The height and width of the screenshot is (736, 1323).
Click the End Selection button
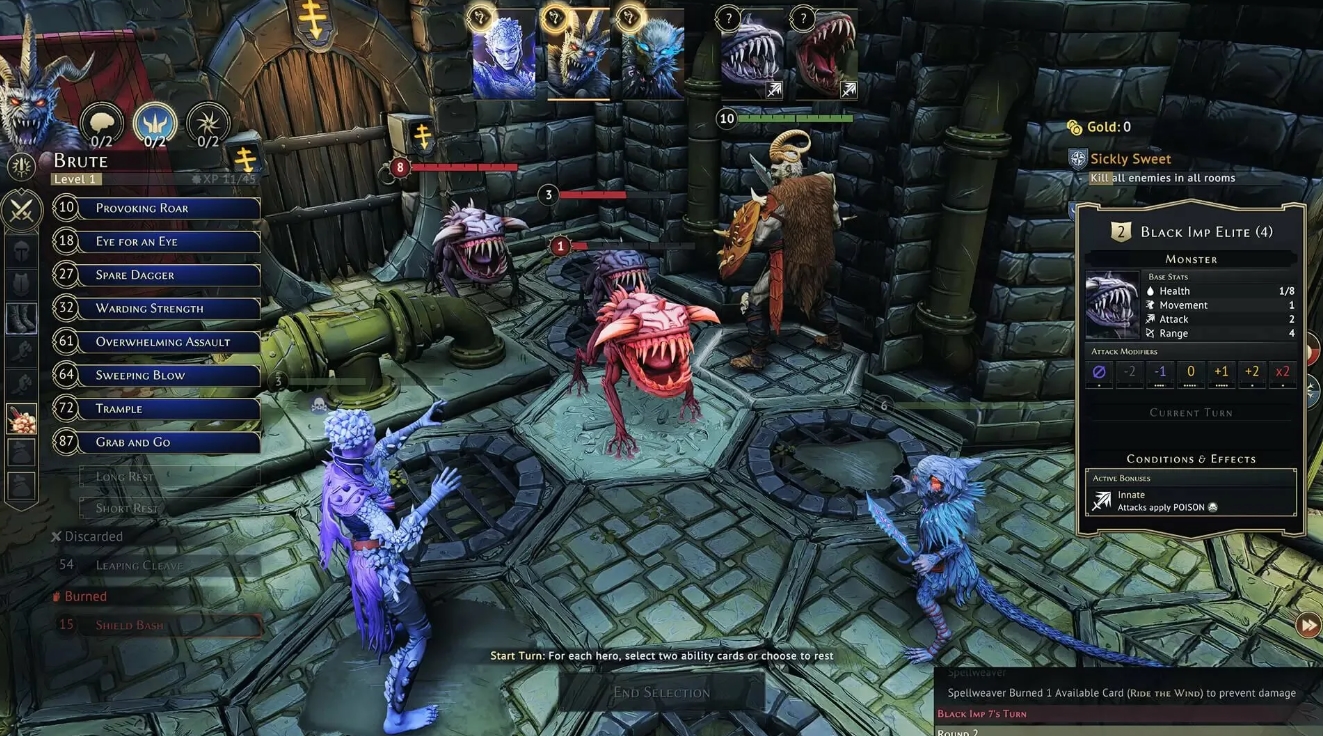pos(661,692)
